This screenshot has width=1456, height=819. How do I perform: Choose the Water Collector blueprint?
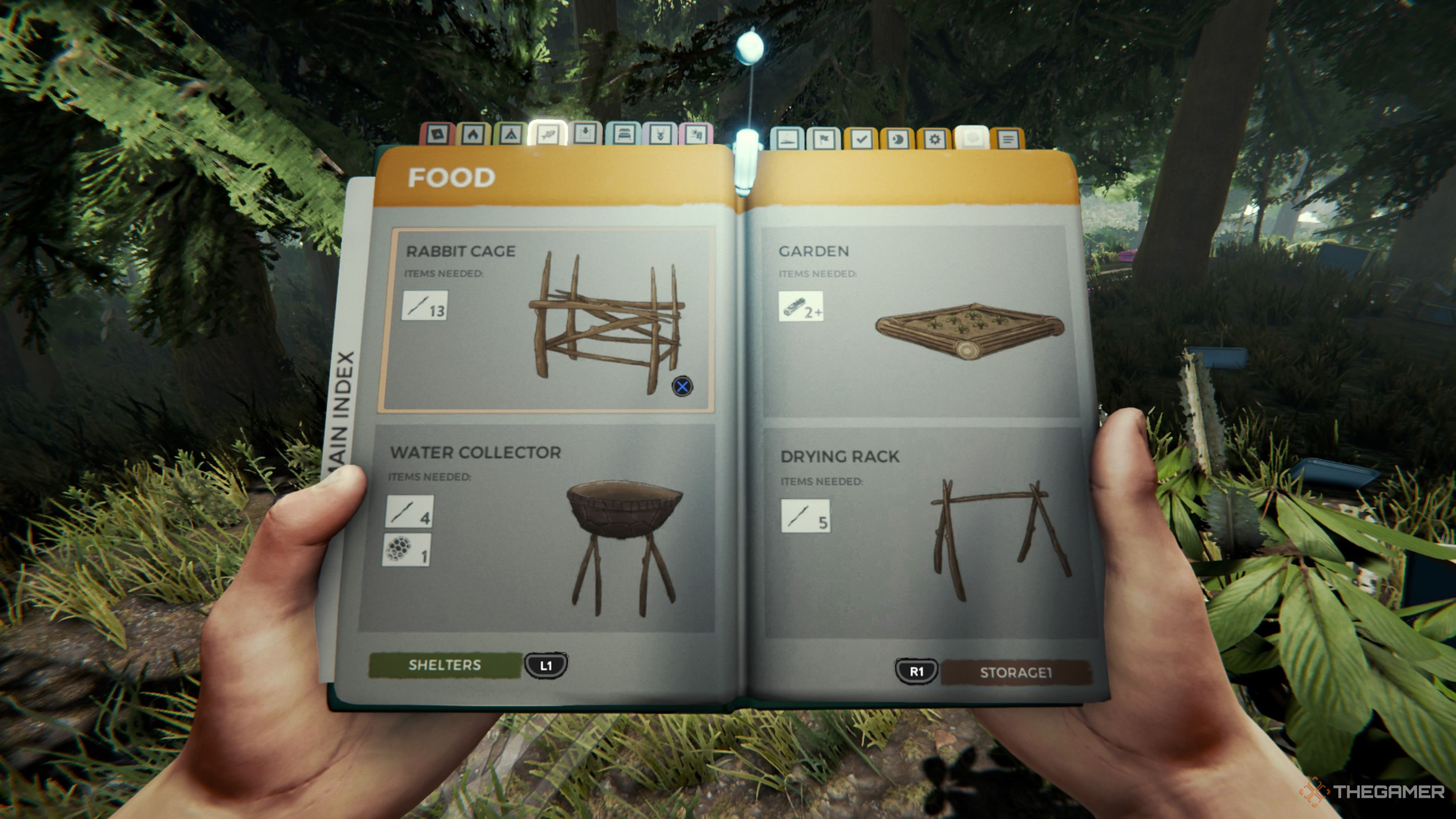[x=537, y=529]
